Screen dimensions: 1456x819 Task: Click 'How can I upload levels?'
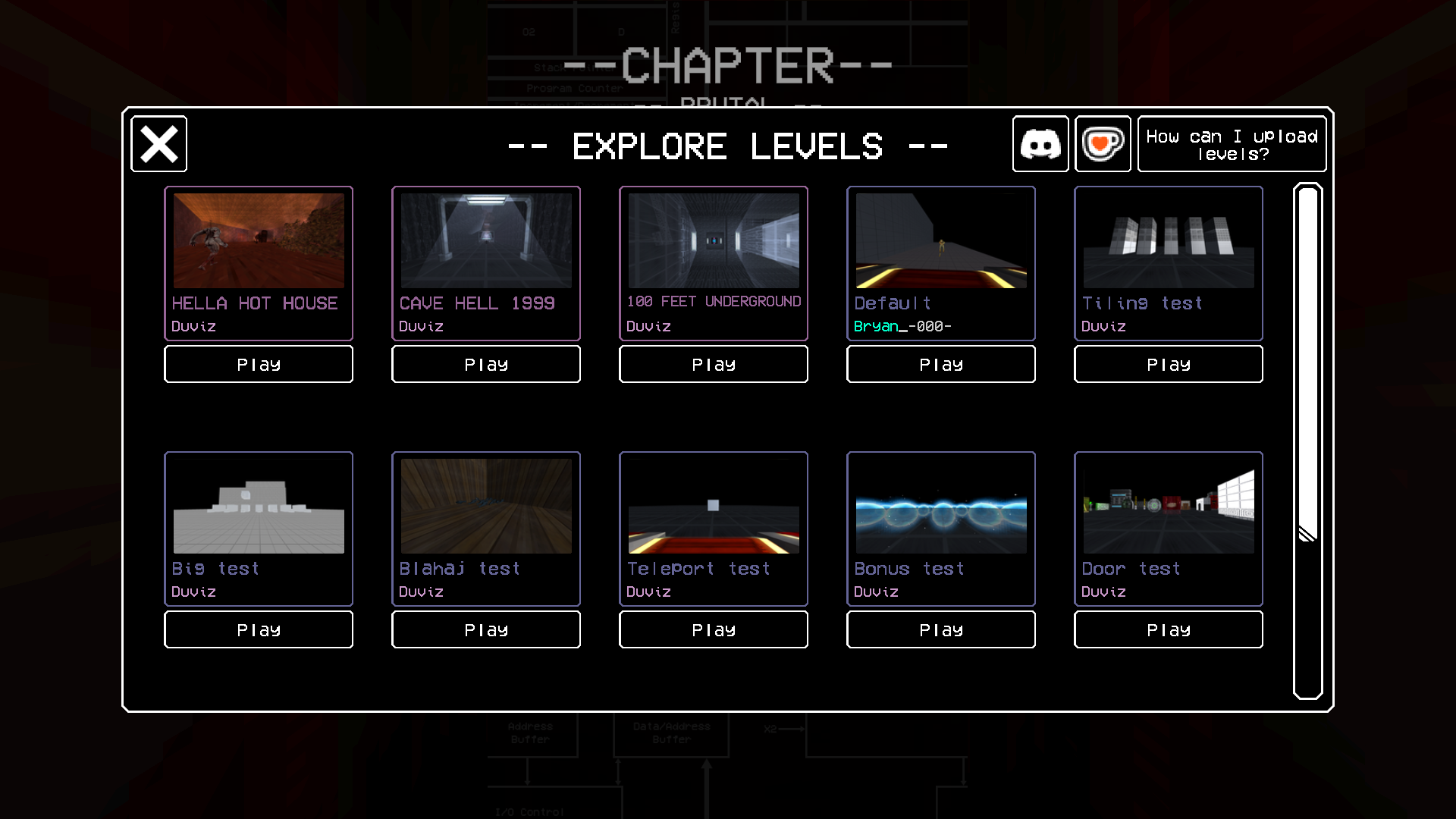[x=1232, y=144]
